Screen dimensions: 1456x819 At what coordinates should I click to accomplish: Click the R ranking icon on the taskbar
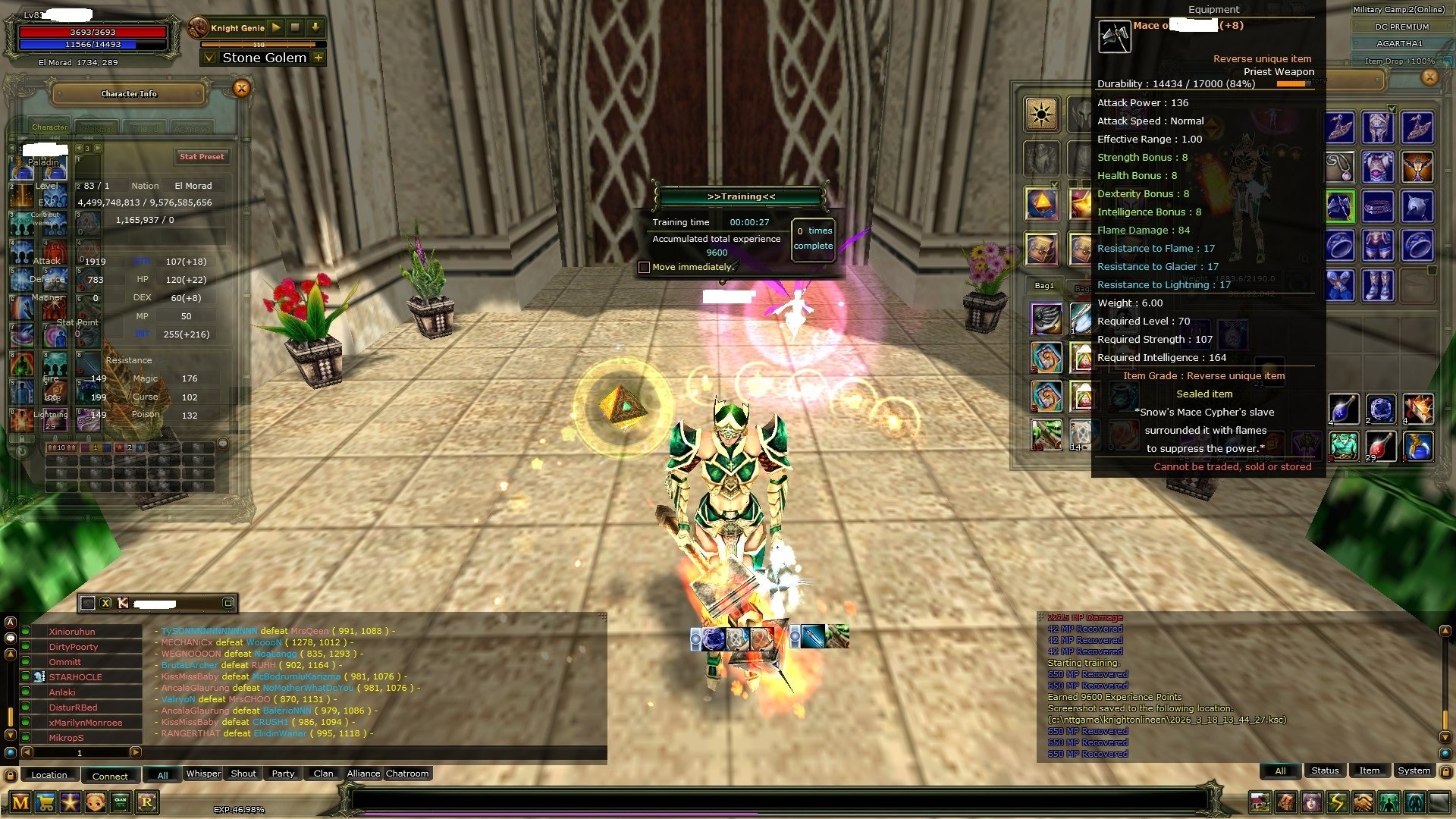146,802
